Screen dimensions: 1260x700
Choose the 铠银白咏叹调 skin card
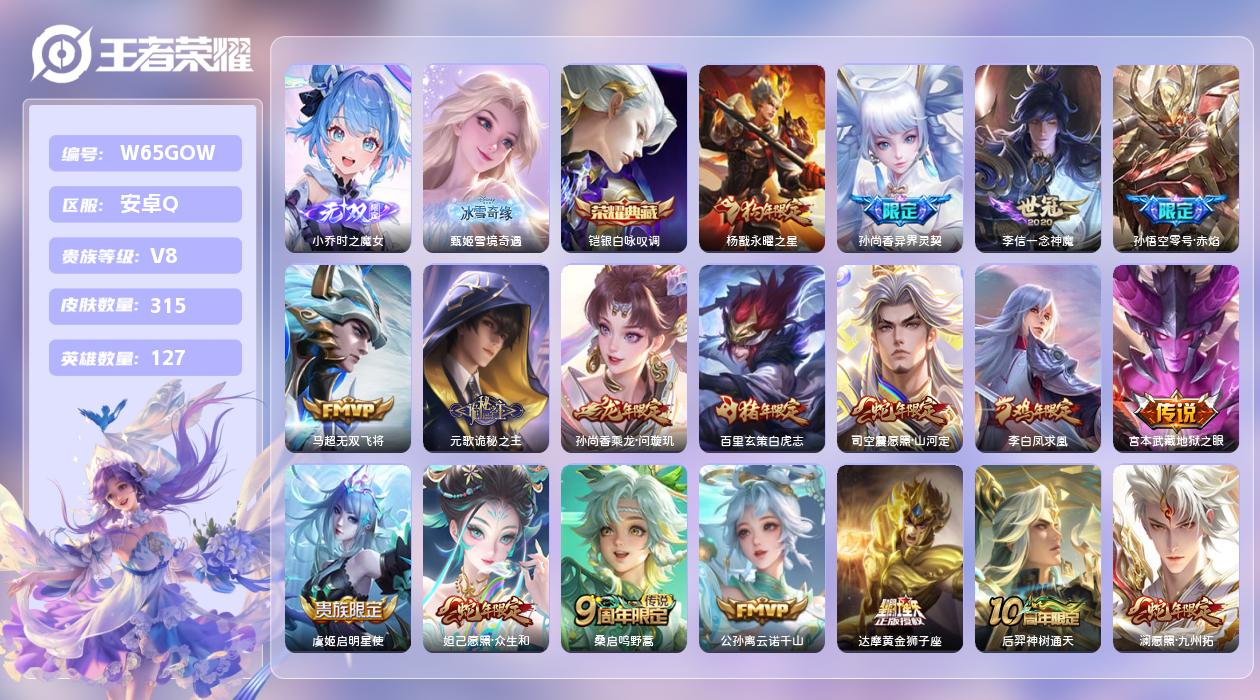click(x=624, y=158)
